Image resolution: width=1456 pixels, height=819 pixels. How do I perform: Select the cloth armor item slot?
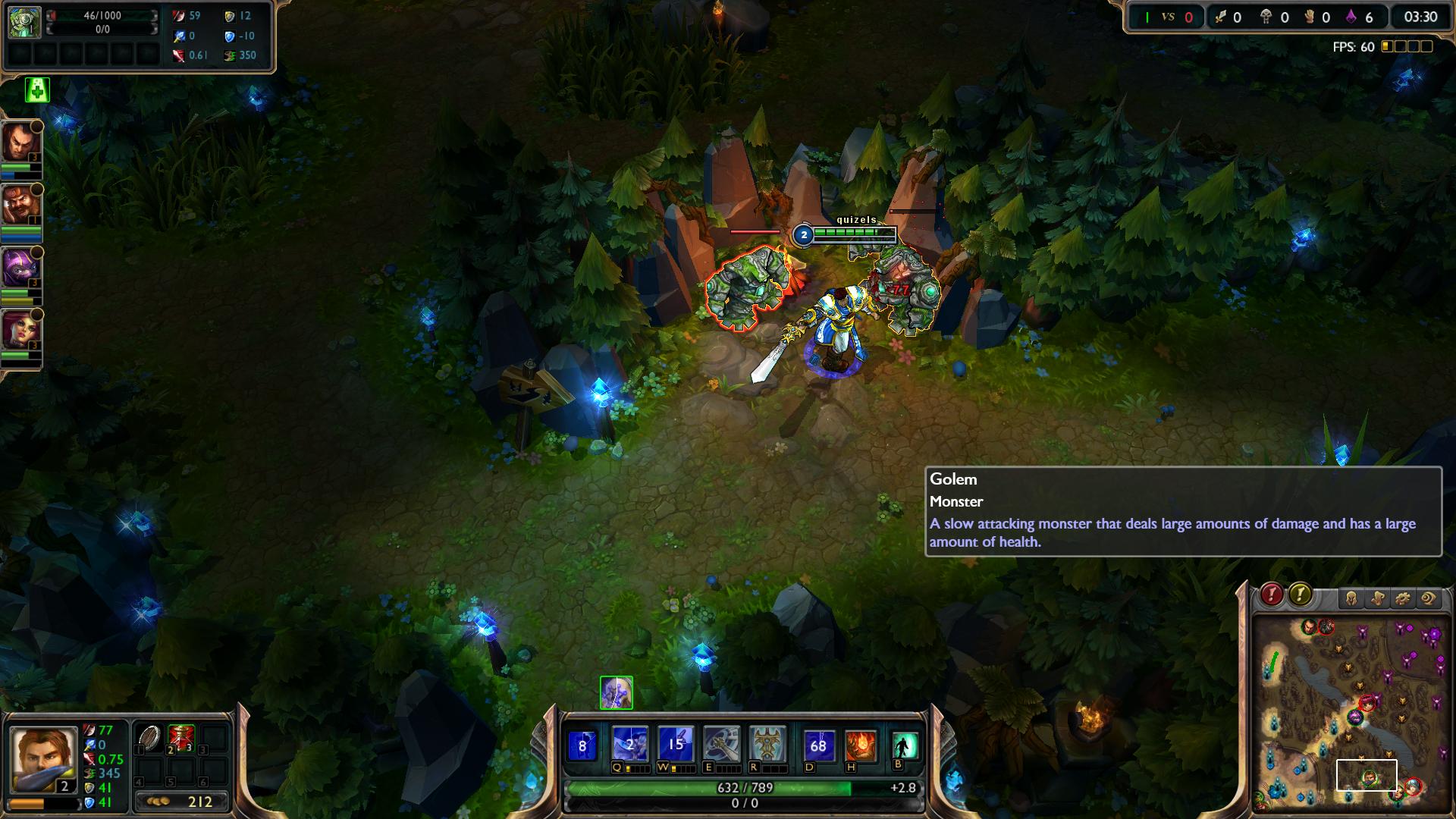pyautogui.click(x=149, y=738)
